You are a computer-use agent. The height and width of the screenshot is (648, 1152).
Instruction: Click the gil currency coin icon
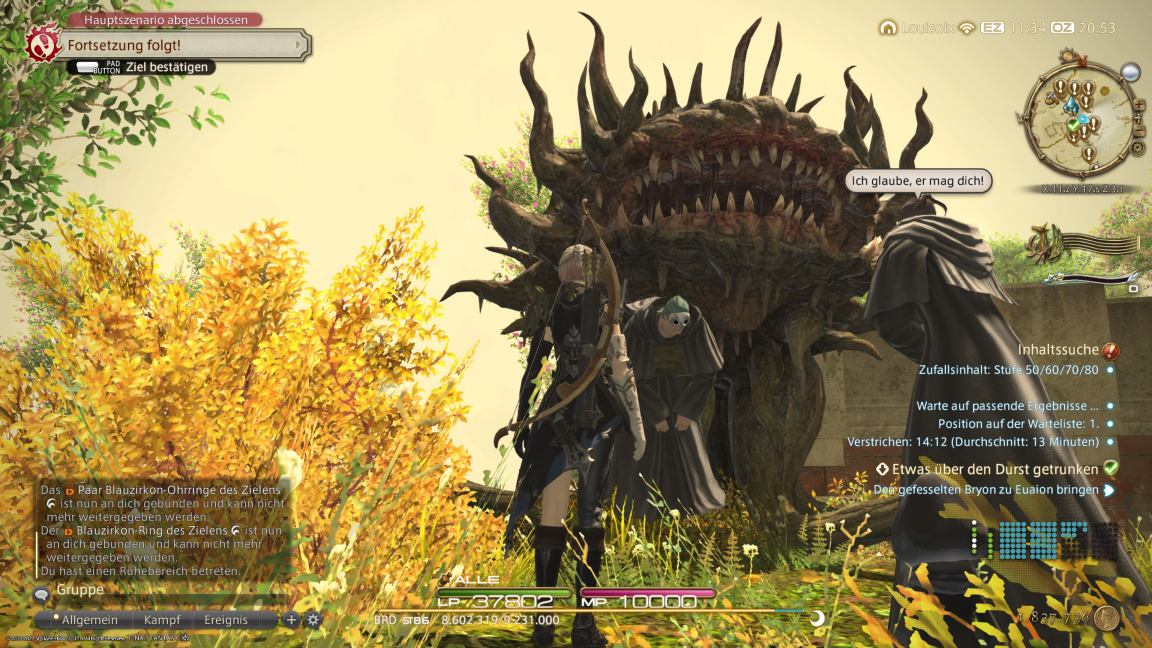pyautogui.click(x=1105, y=618)
